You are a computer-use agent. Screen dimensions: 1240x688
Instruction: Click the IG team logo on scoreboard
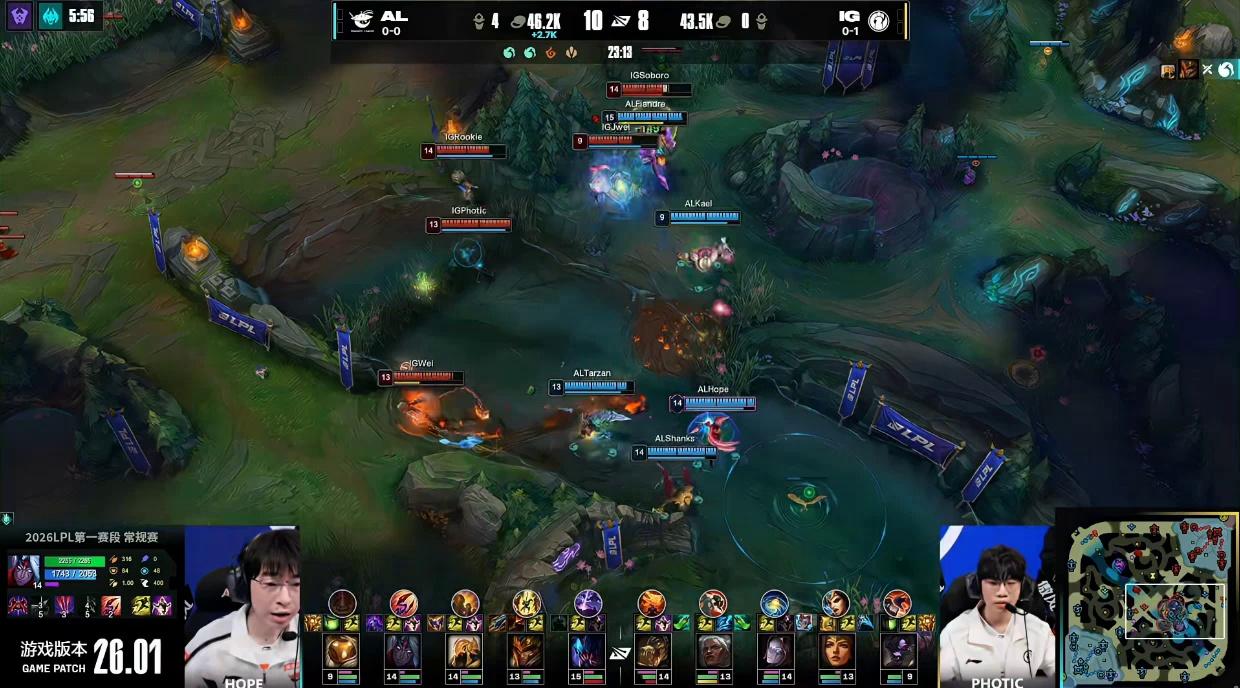[x=879, y=19]
